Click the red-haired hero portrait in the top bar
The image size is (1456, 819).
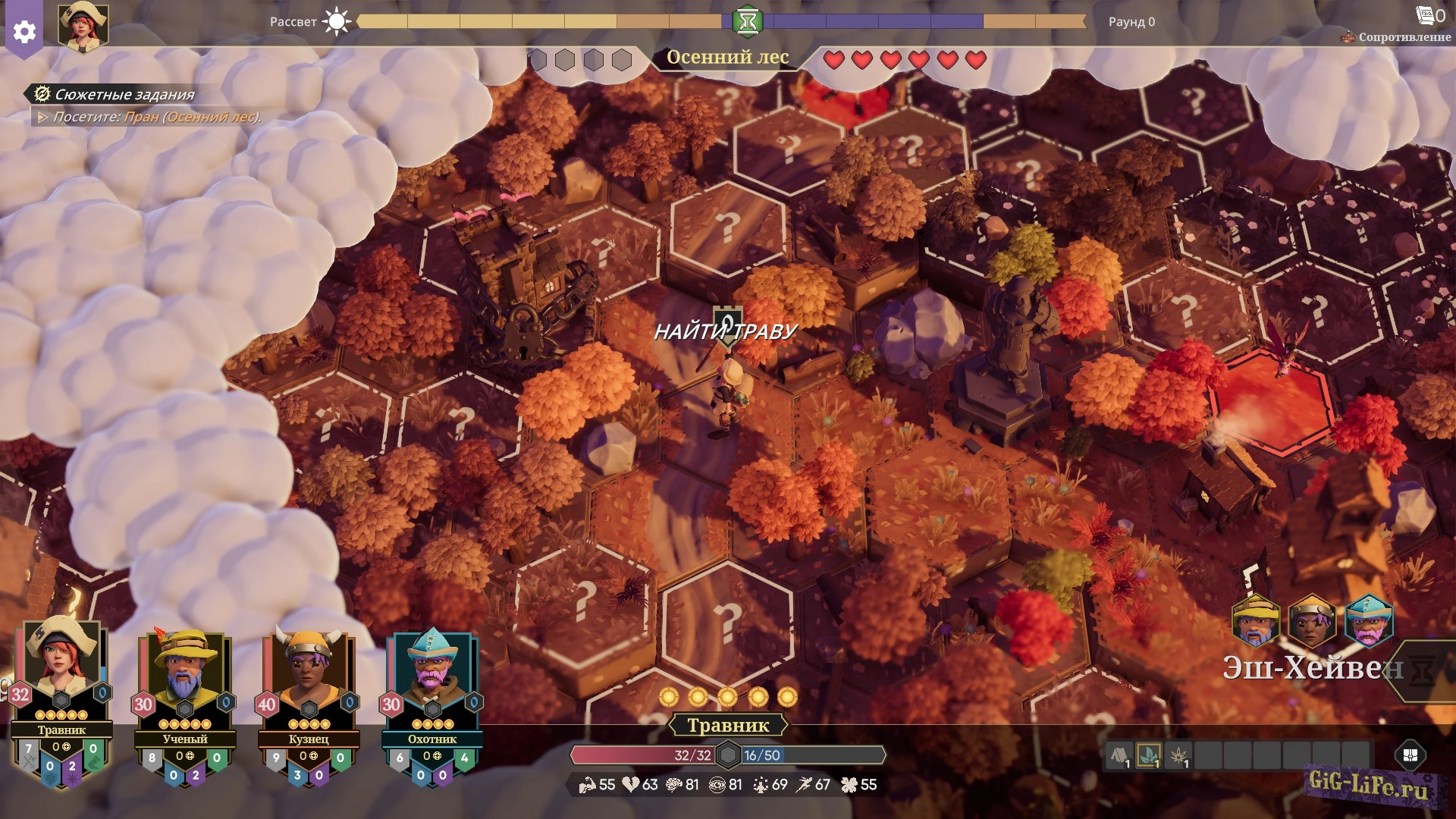83,27
